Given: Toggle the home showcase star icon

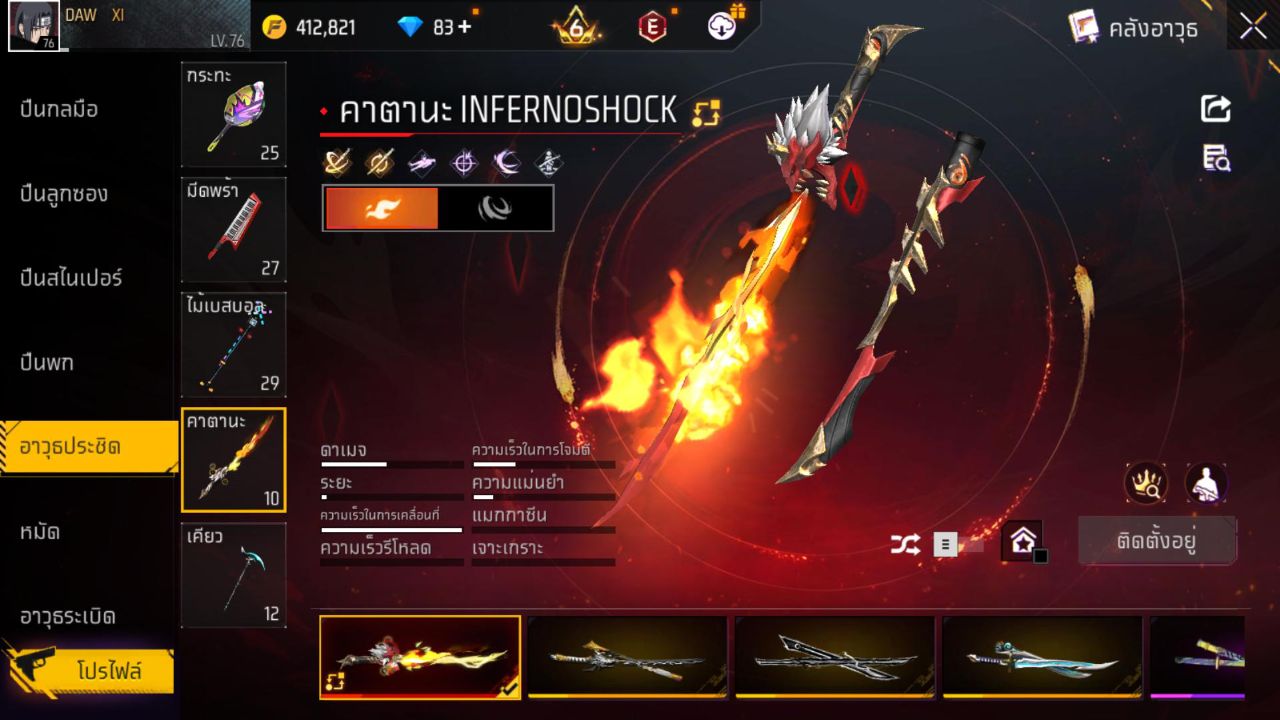Looking at the screenshot, I should click(1021, 542).
